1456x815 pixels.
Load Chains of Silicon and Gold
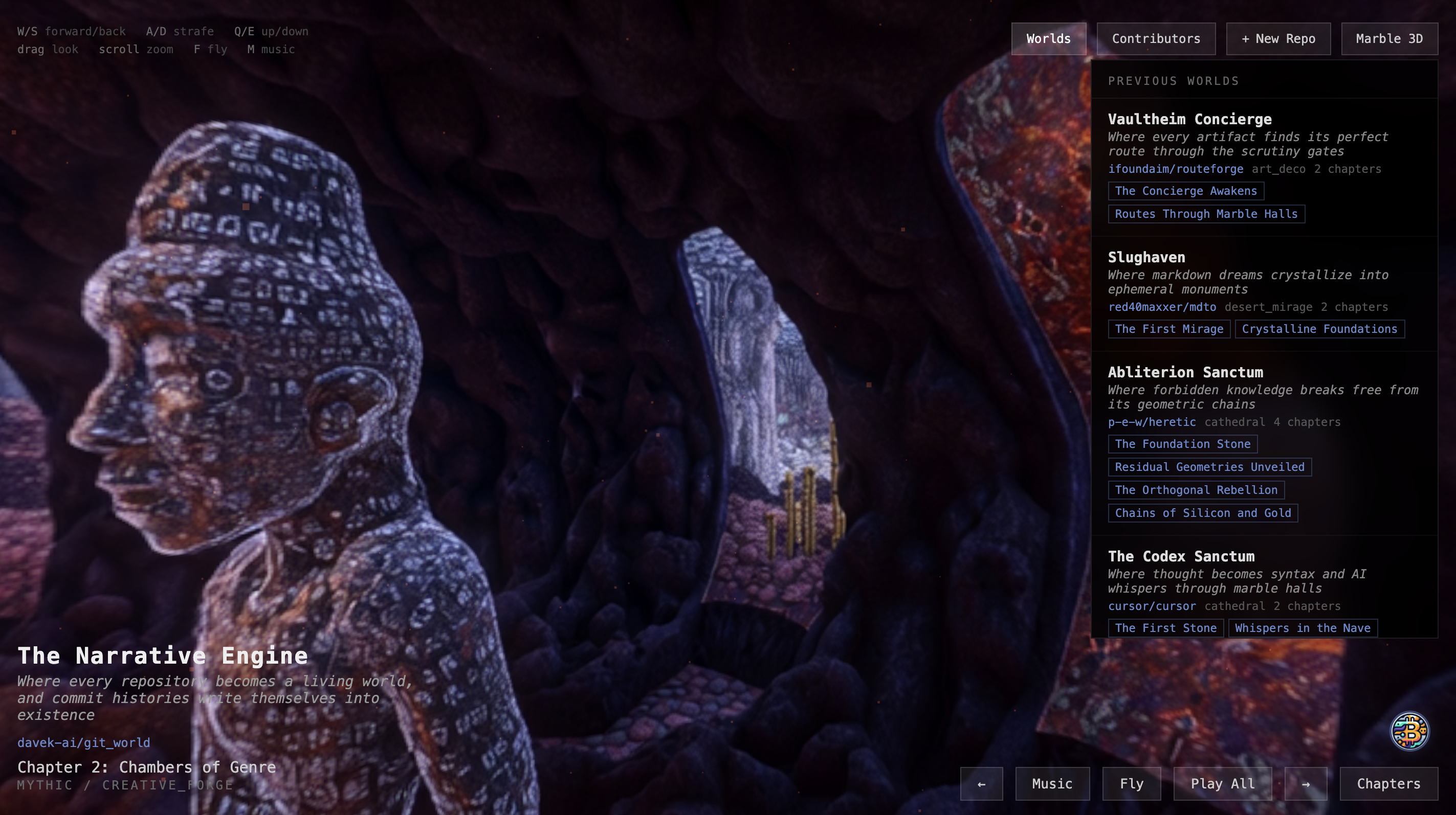click(1202, 513)
